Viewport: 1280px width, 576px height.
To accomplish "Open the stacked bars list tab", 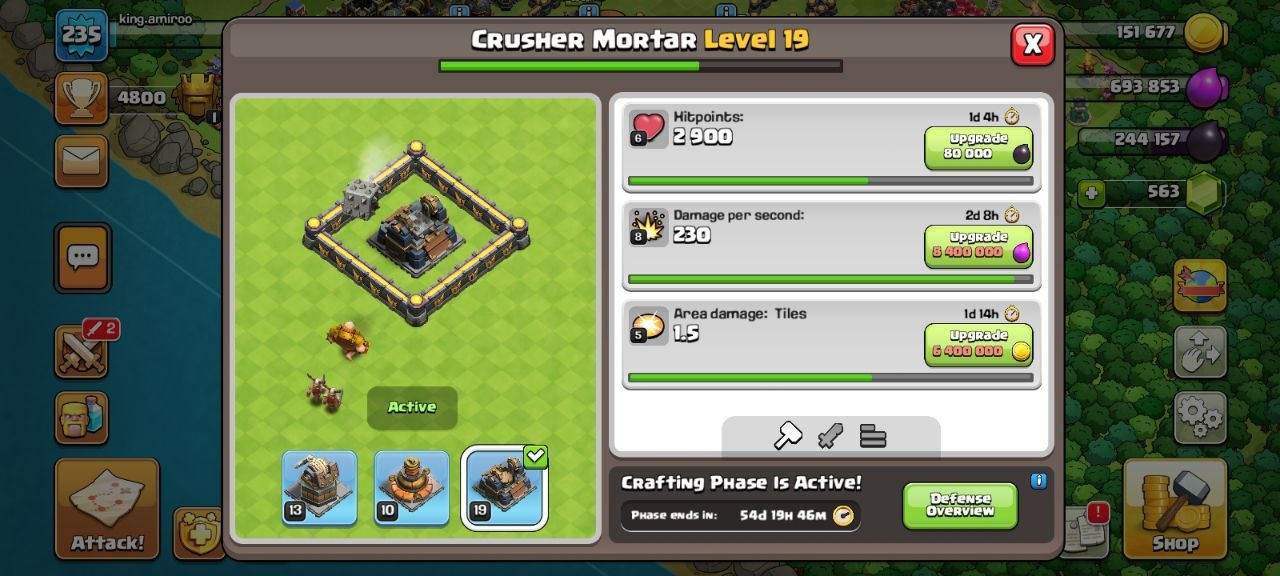I will (873, 436).
